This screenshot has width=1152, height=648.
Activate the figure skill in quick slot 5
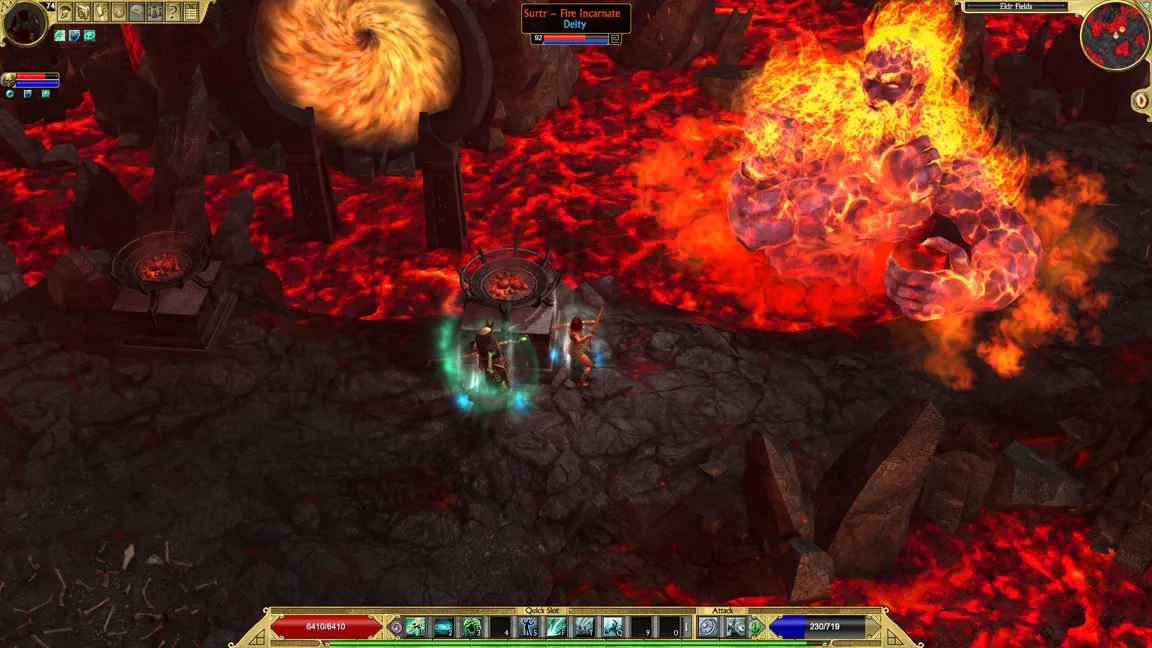(528, 627)
